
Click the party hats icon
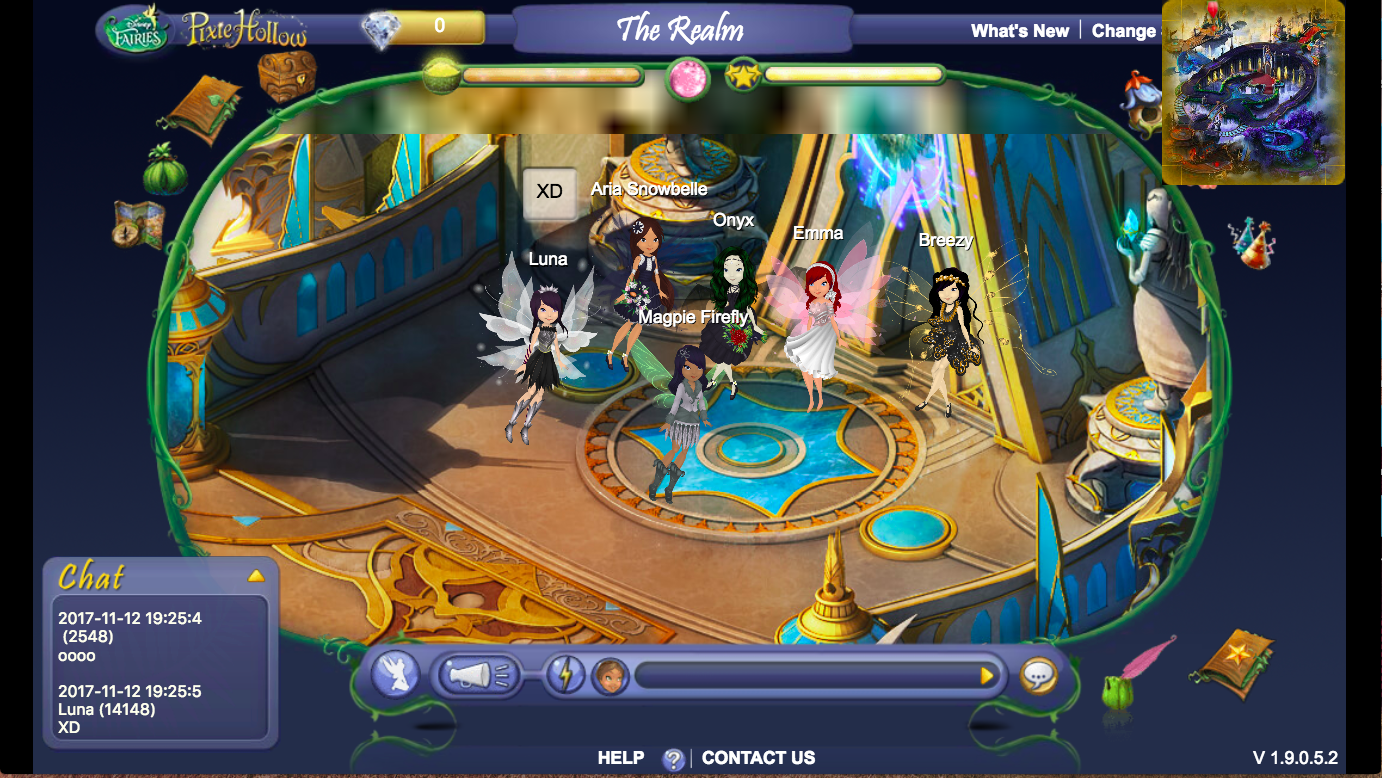1251,243
